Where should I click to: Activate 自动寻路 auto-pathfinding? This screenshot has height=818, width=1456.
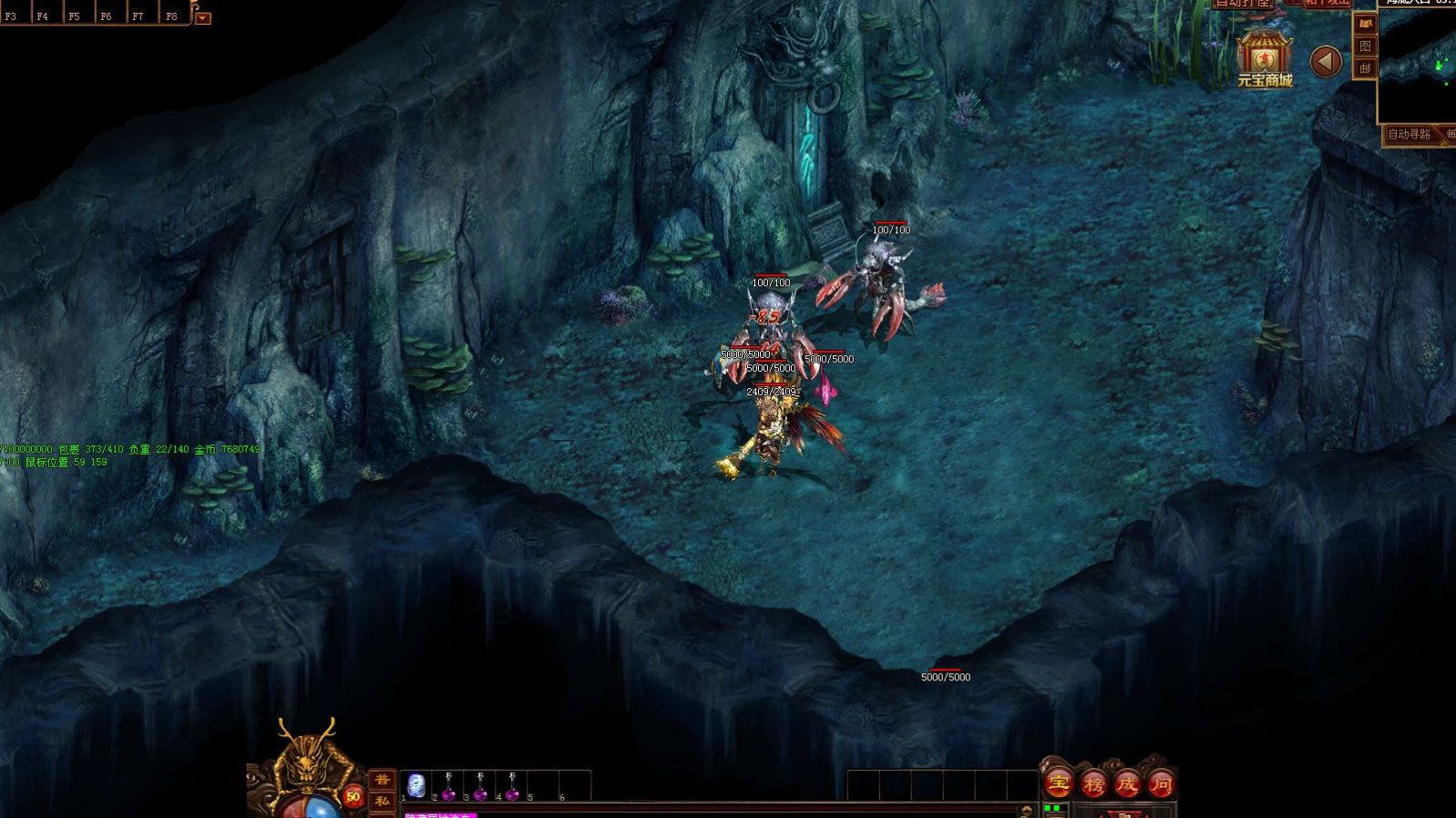[x=1409, y=135]
